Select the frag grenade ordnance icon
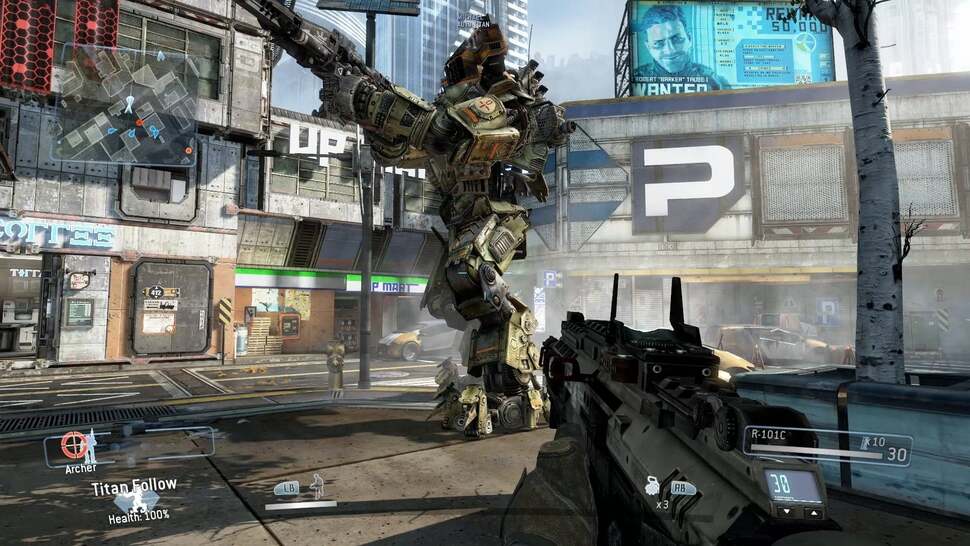 coord(651,488)
